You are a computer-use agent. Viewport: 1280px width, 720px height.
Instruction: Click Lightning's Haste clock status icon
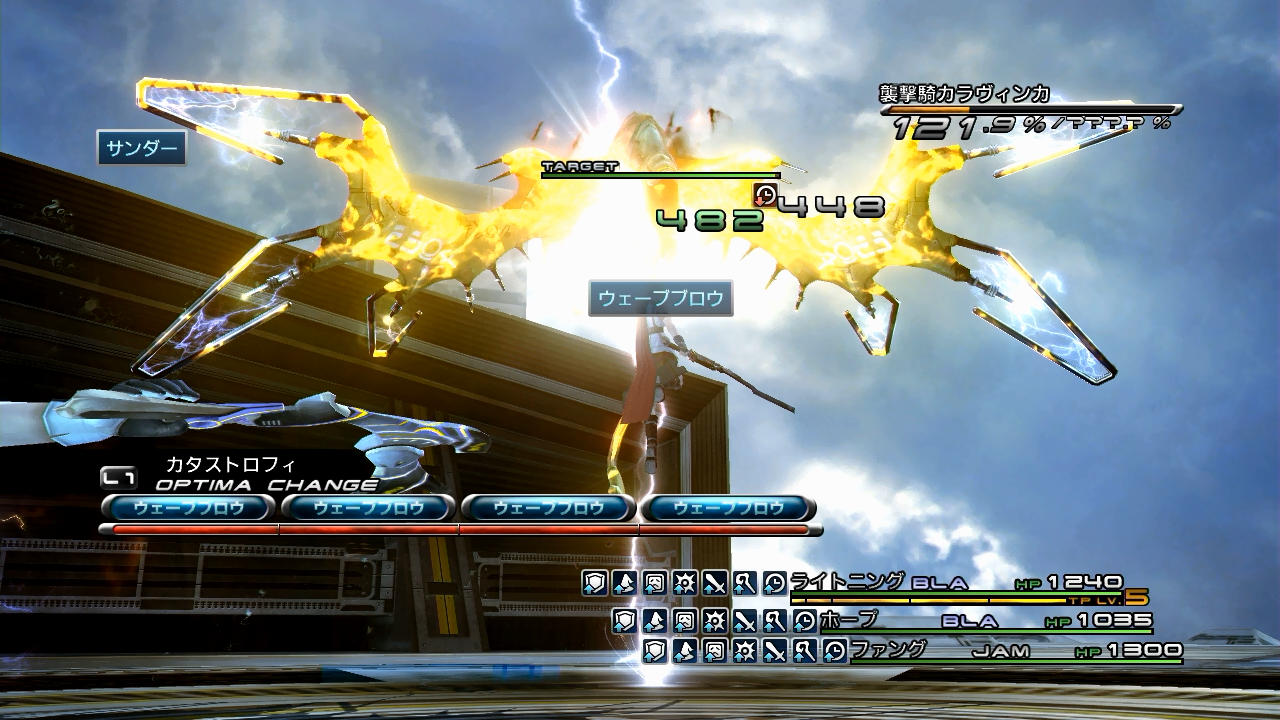[x=774, y=583]
